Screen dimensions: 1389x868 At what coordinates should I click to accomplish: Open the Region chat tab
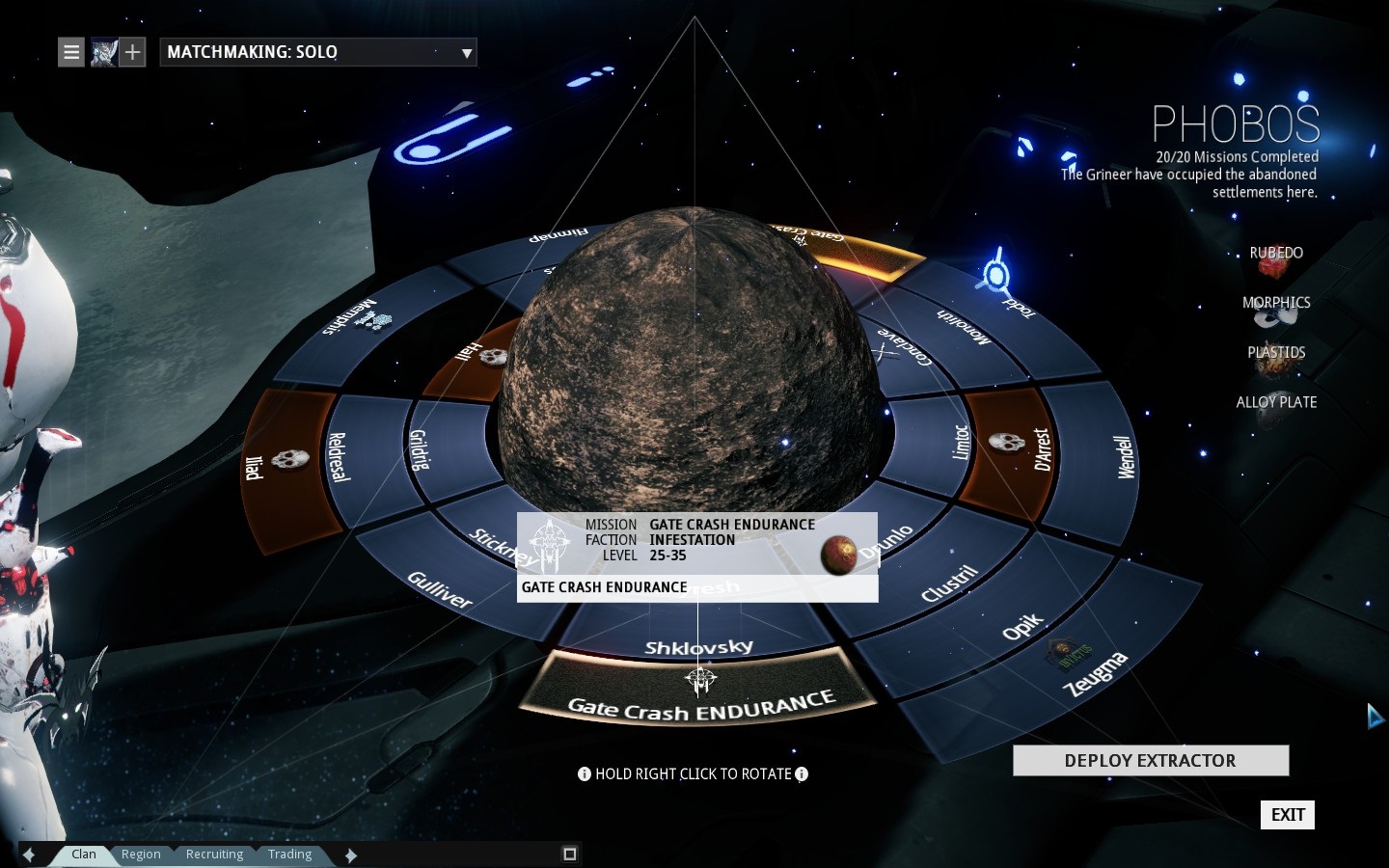[141, 854]
